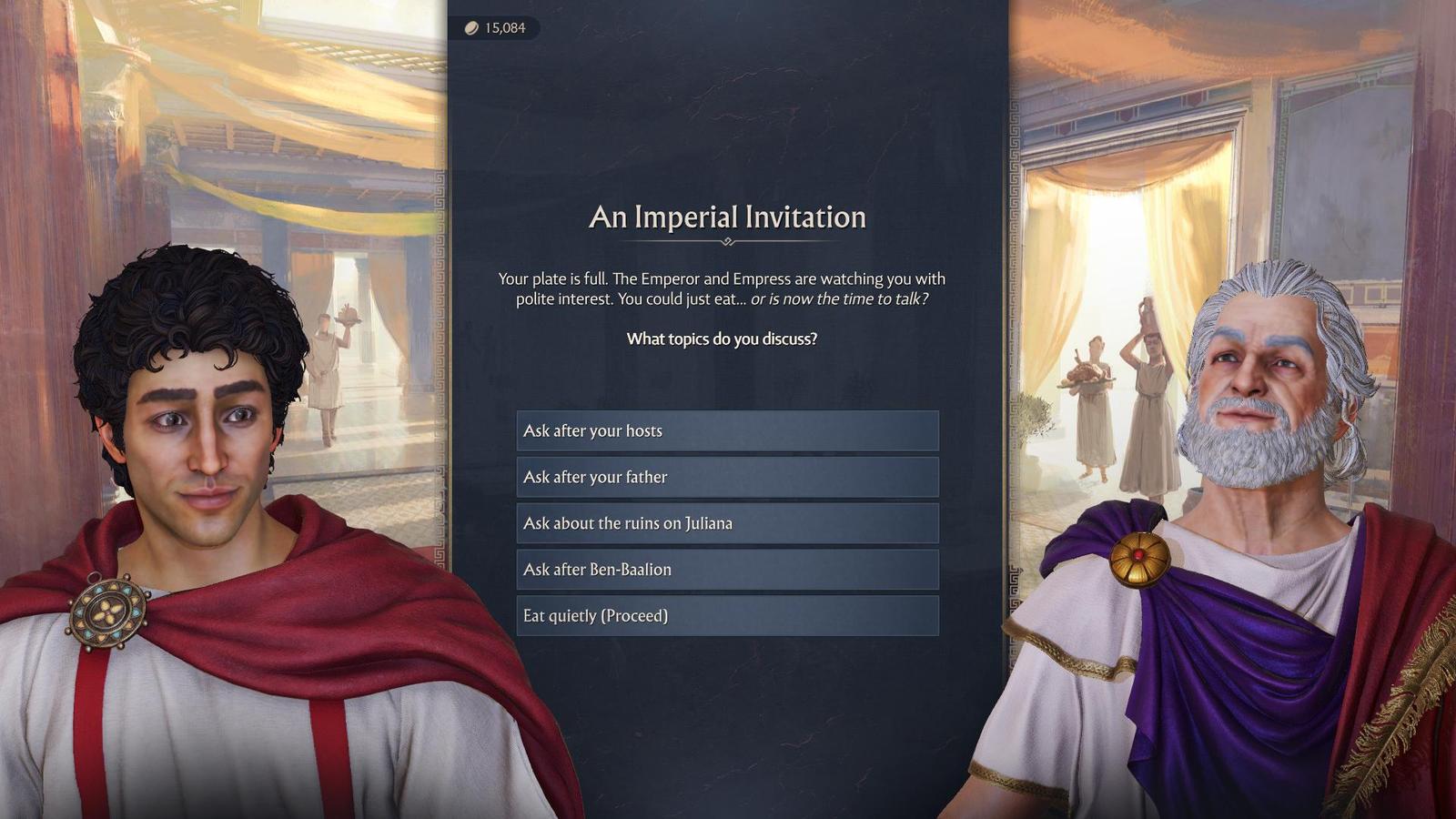
Task: Click the "What topics do you discuss?" prompt
Action: pyautogui.click(x=721, y=339)
